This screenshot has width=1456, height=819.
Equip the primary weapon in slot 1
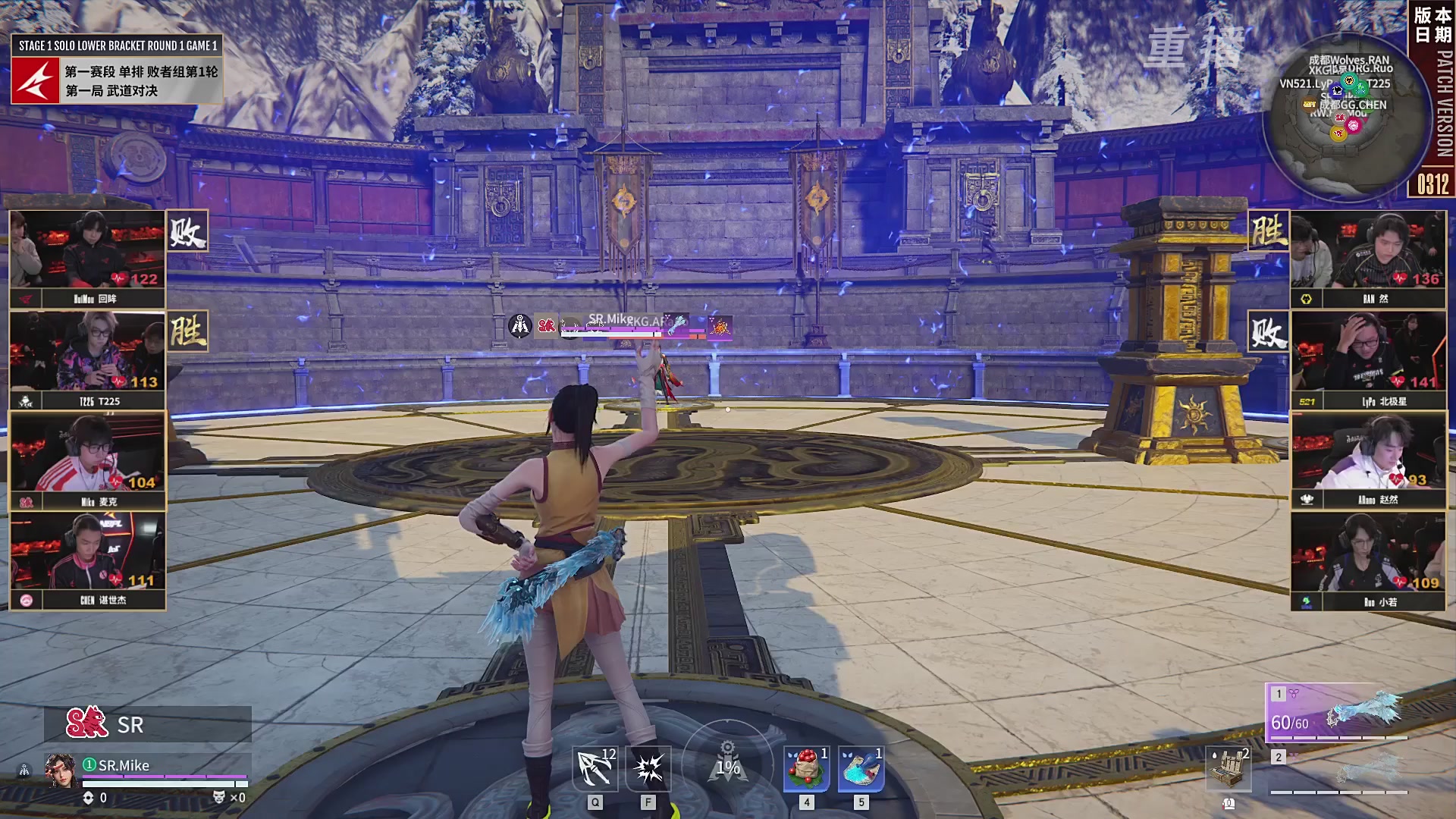[x=1338, y=713]
